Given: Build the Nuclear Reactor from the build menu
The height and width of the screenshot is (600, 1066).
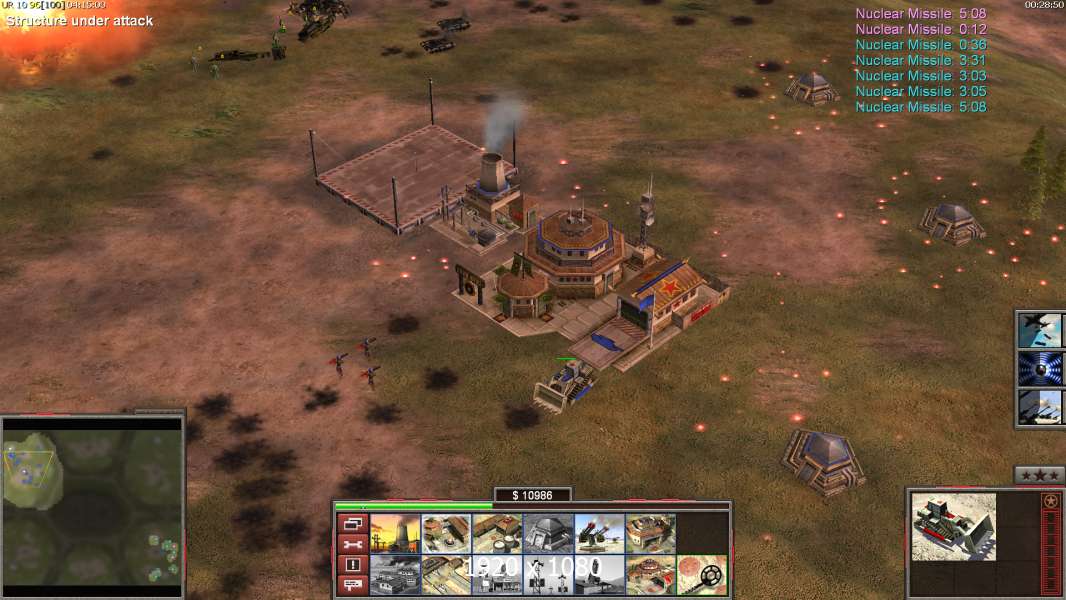Looking at the screenshot, I should pyautogui.click(x=395, y=533).
